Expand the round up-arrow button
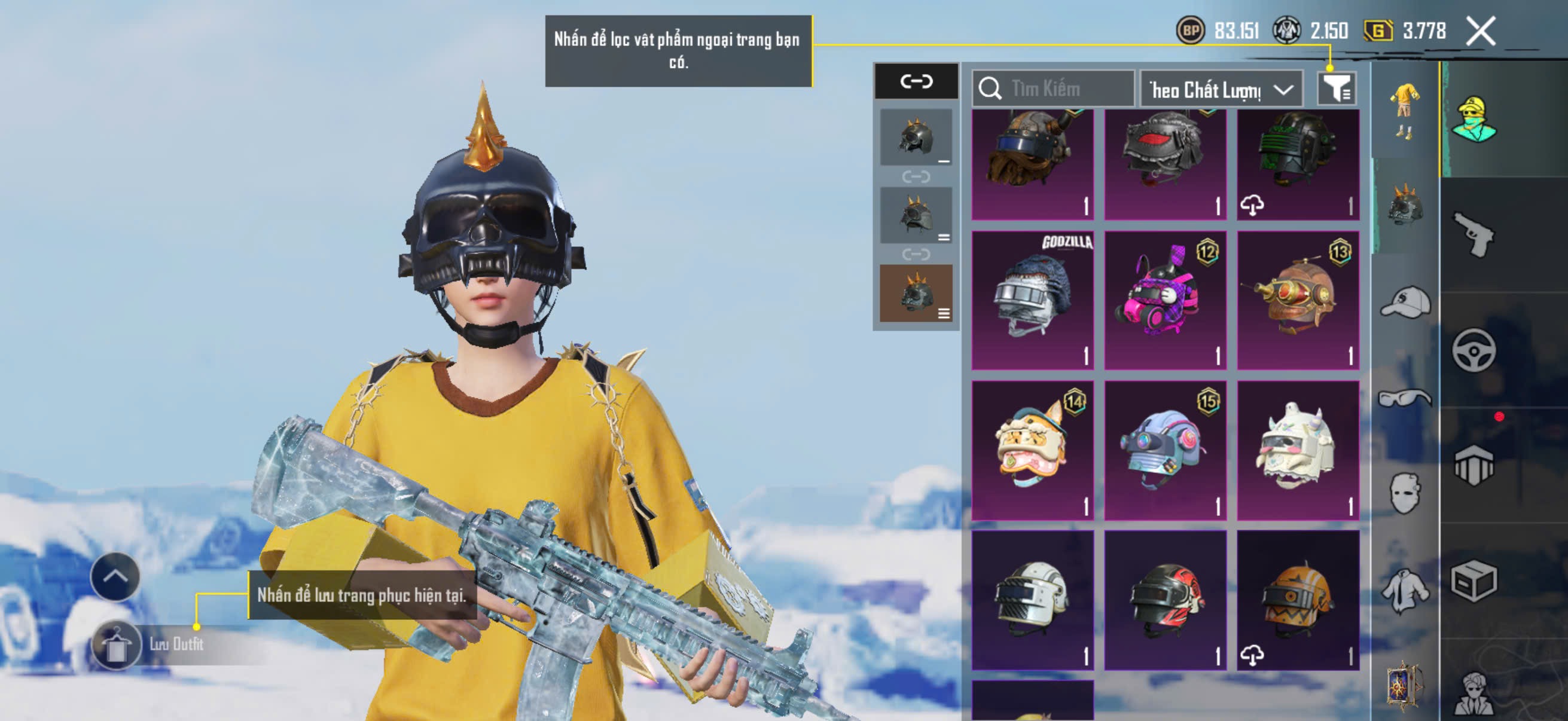This screenshot has height=721, width=1568. [115, 576]
